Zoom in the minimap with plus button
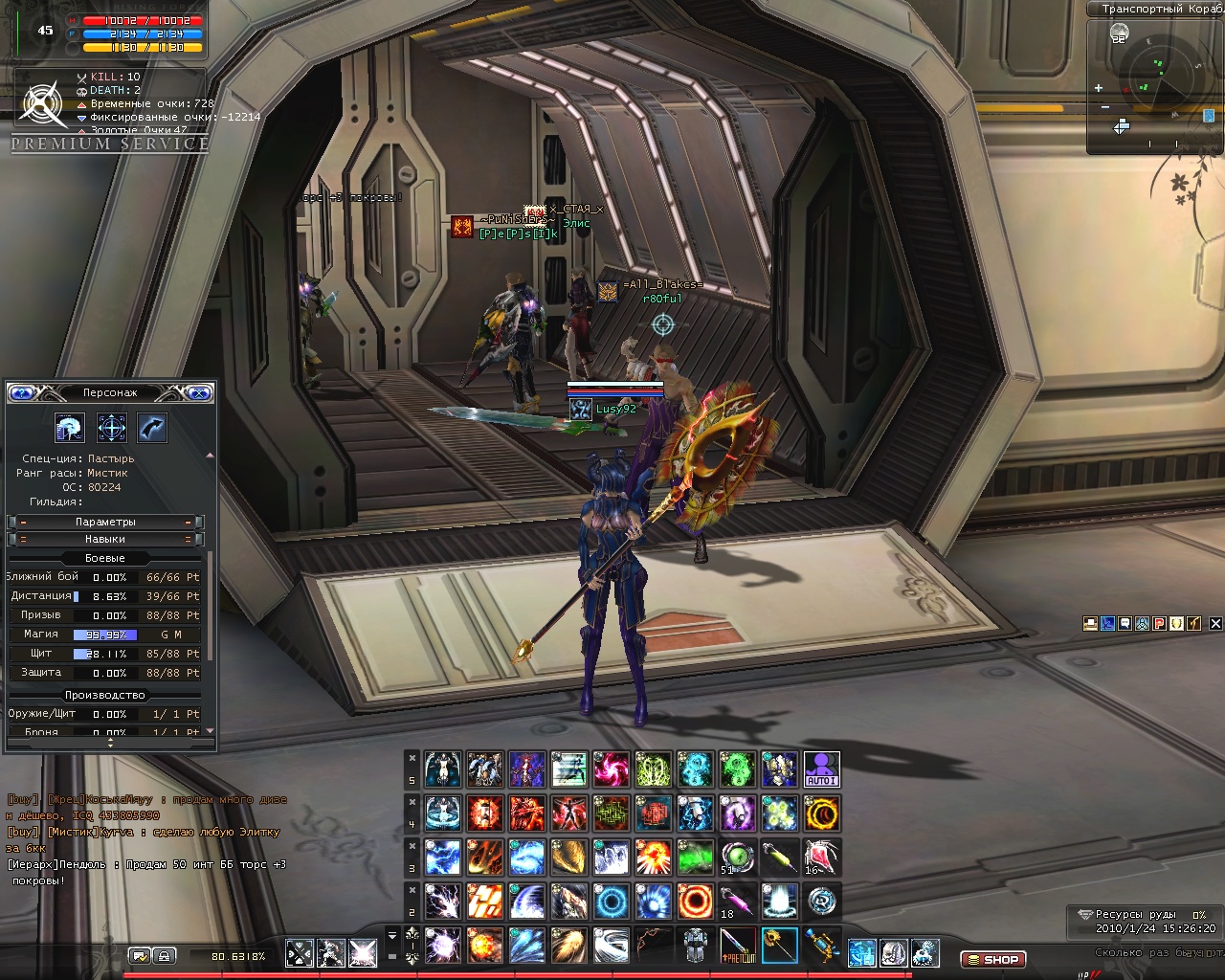The width and height of the screenshot is (1225, 980). click(1099, 88)
